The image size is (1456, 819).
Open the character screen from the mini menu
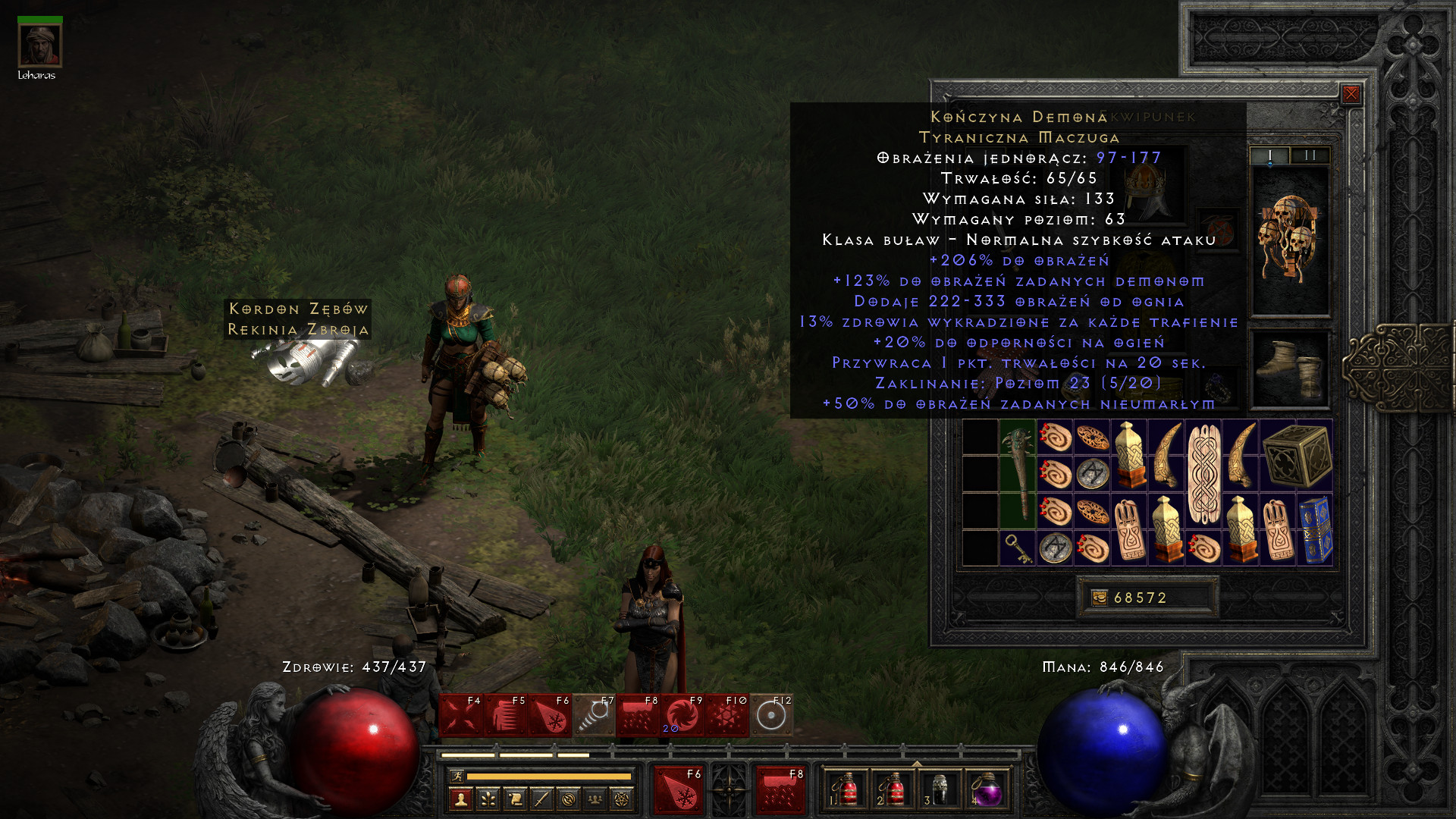pos(461,799)
